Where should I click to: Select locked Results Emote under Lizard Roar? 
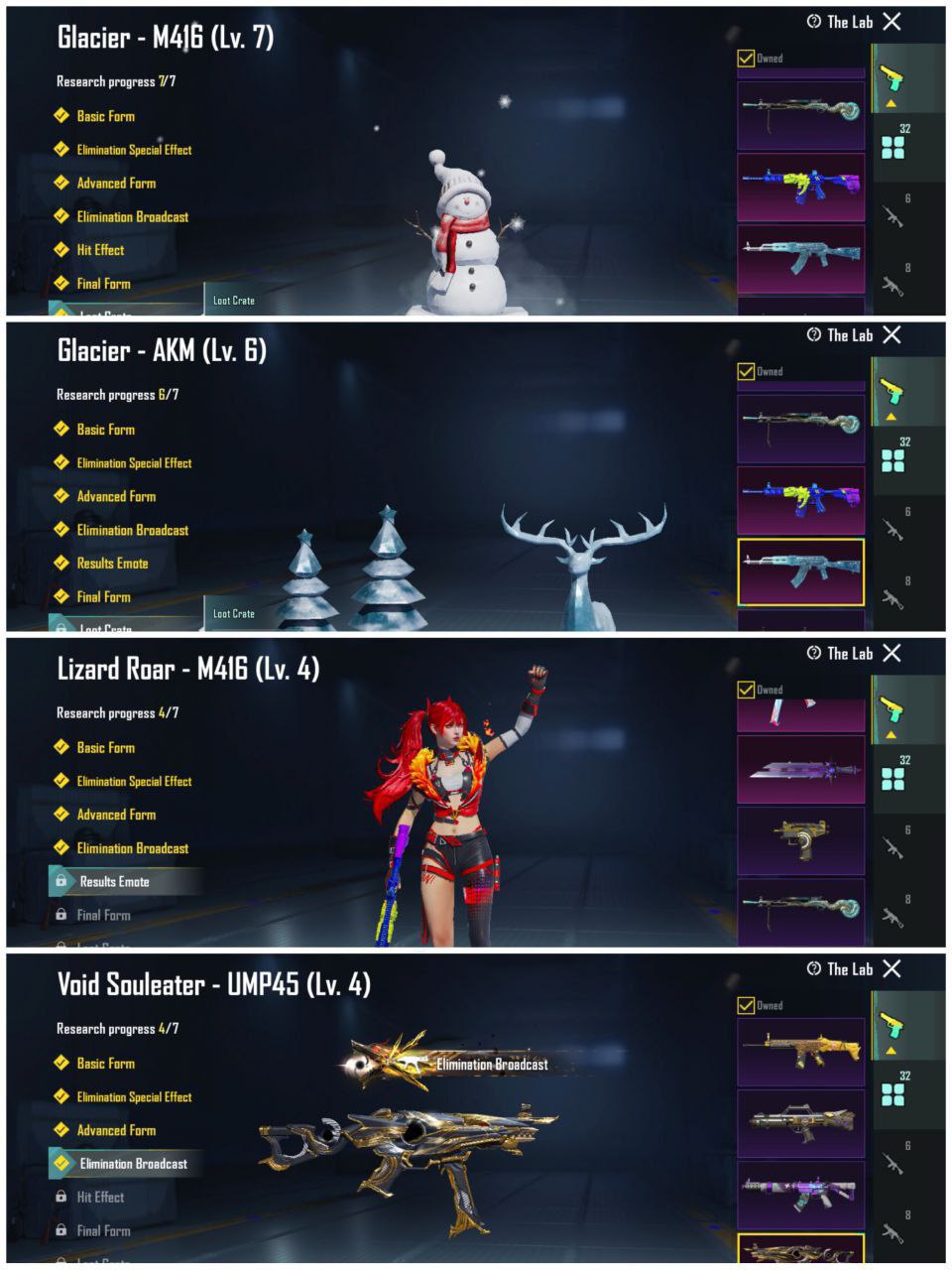[x=114, y=882]
